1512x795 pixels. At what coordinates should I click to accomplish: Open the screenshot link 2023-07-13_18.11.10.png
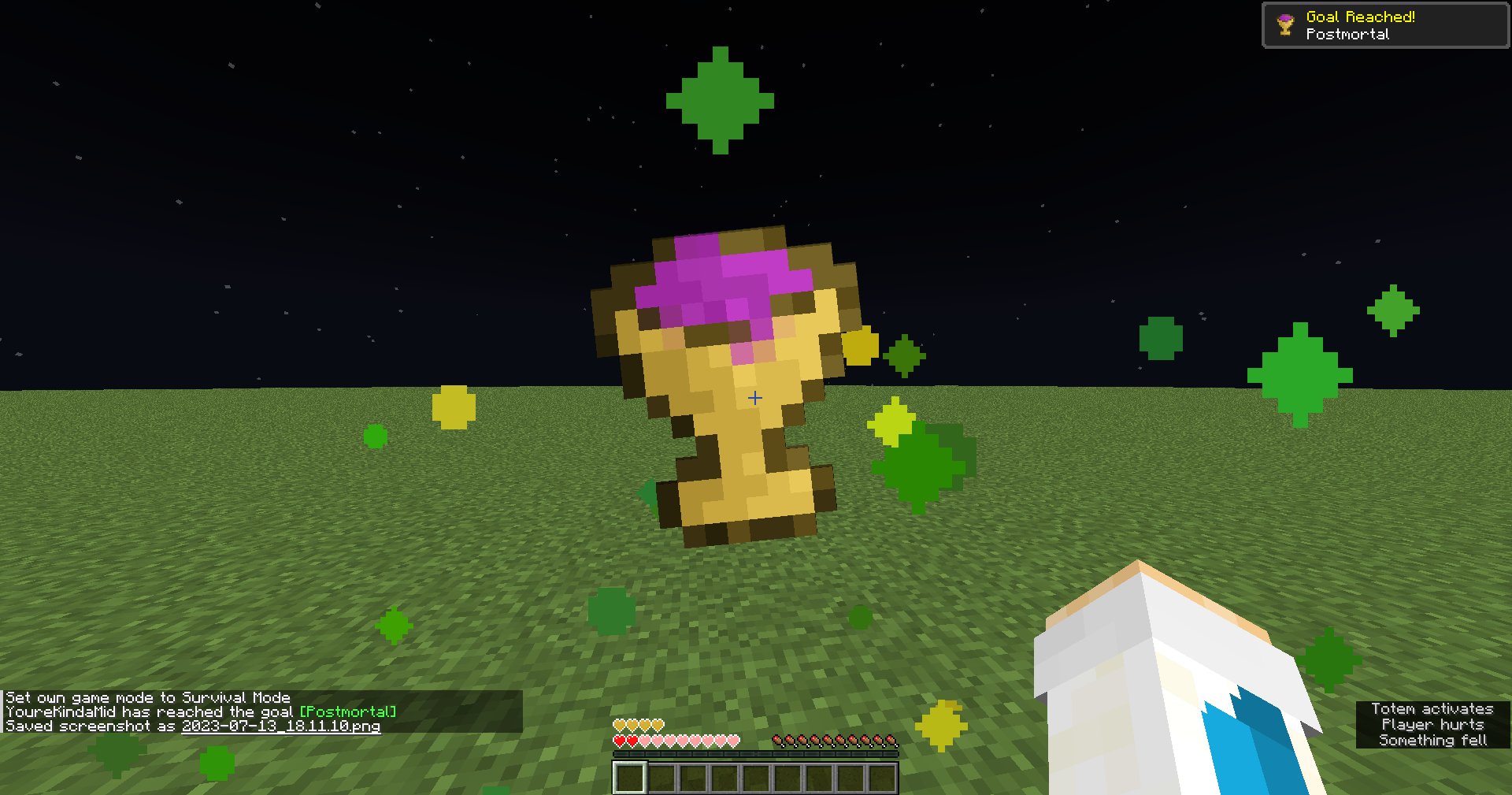(x=280, y=726)
